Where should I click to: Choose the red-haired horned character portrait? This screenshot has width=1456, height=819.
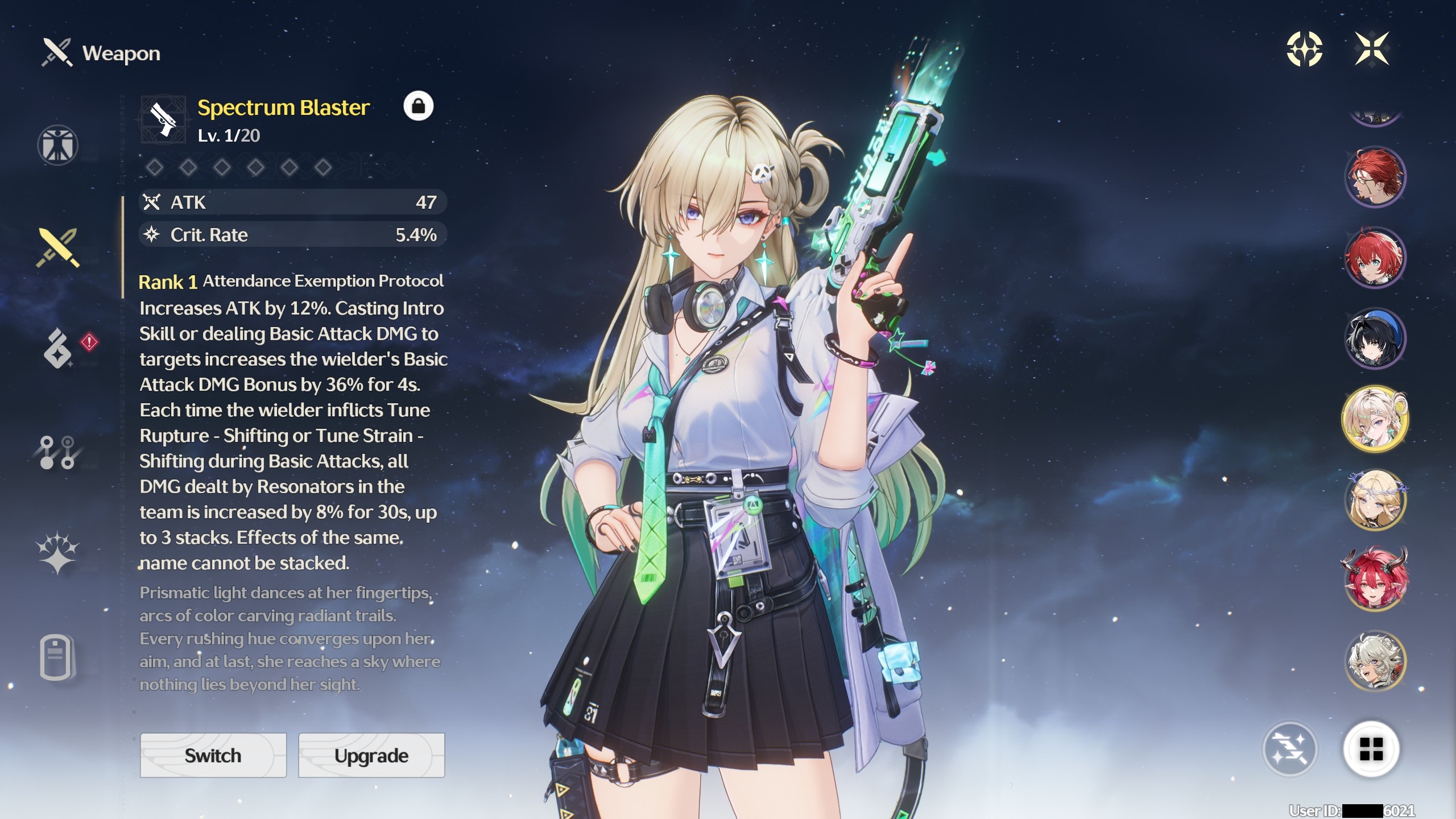tap(1375, 580)
